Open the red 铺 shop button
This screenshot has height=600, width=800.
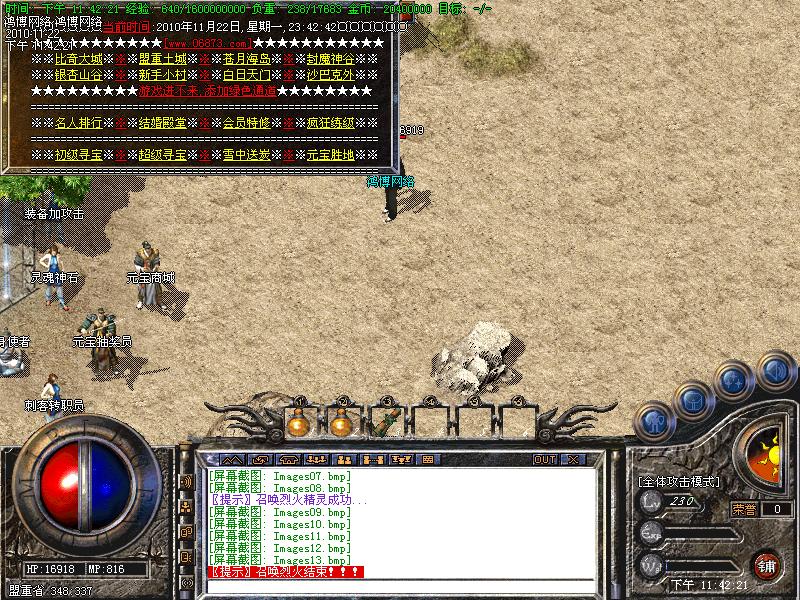[767, 564]
